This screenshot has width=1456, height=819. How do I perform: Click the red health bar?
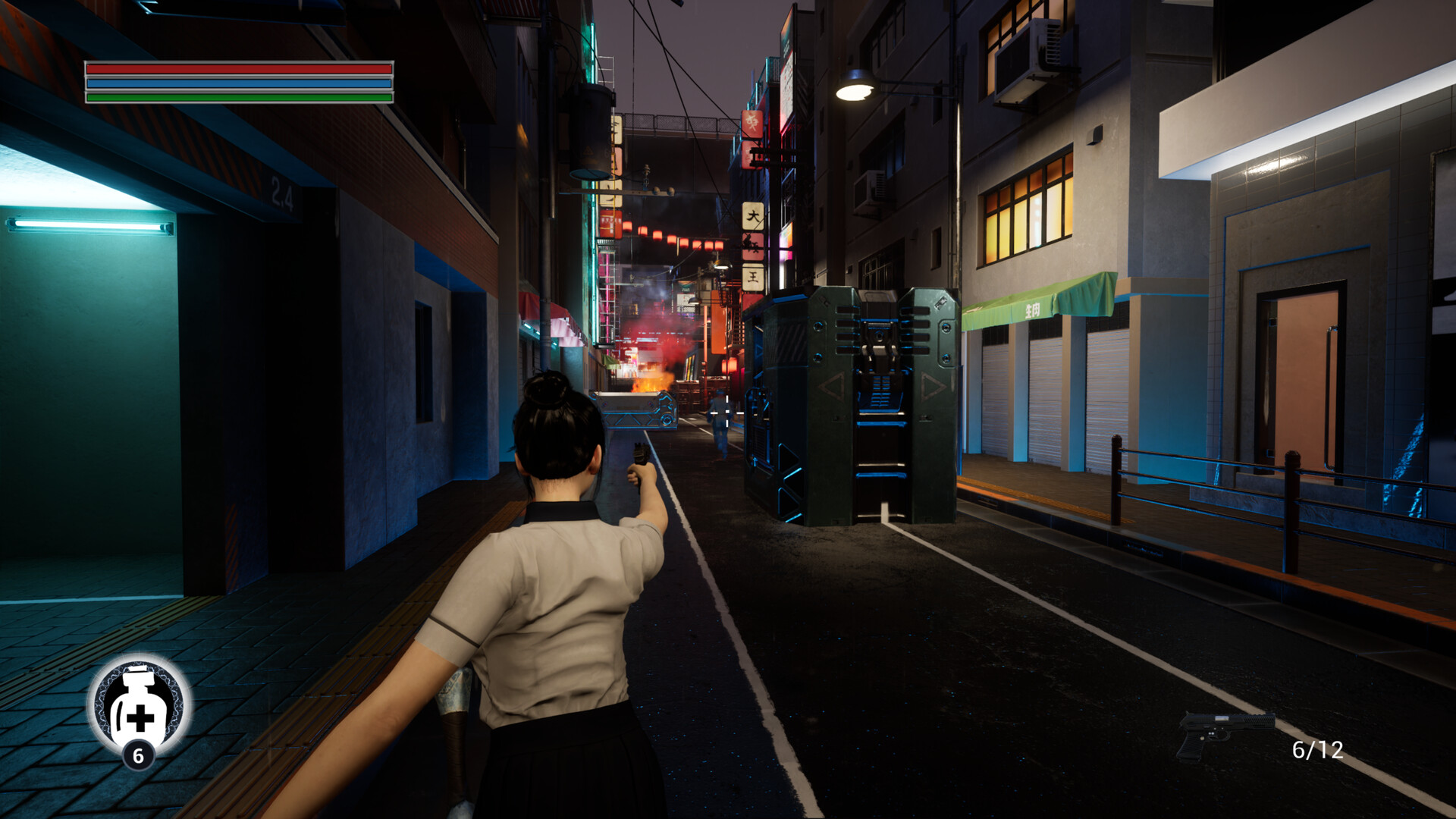[239, 71]
